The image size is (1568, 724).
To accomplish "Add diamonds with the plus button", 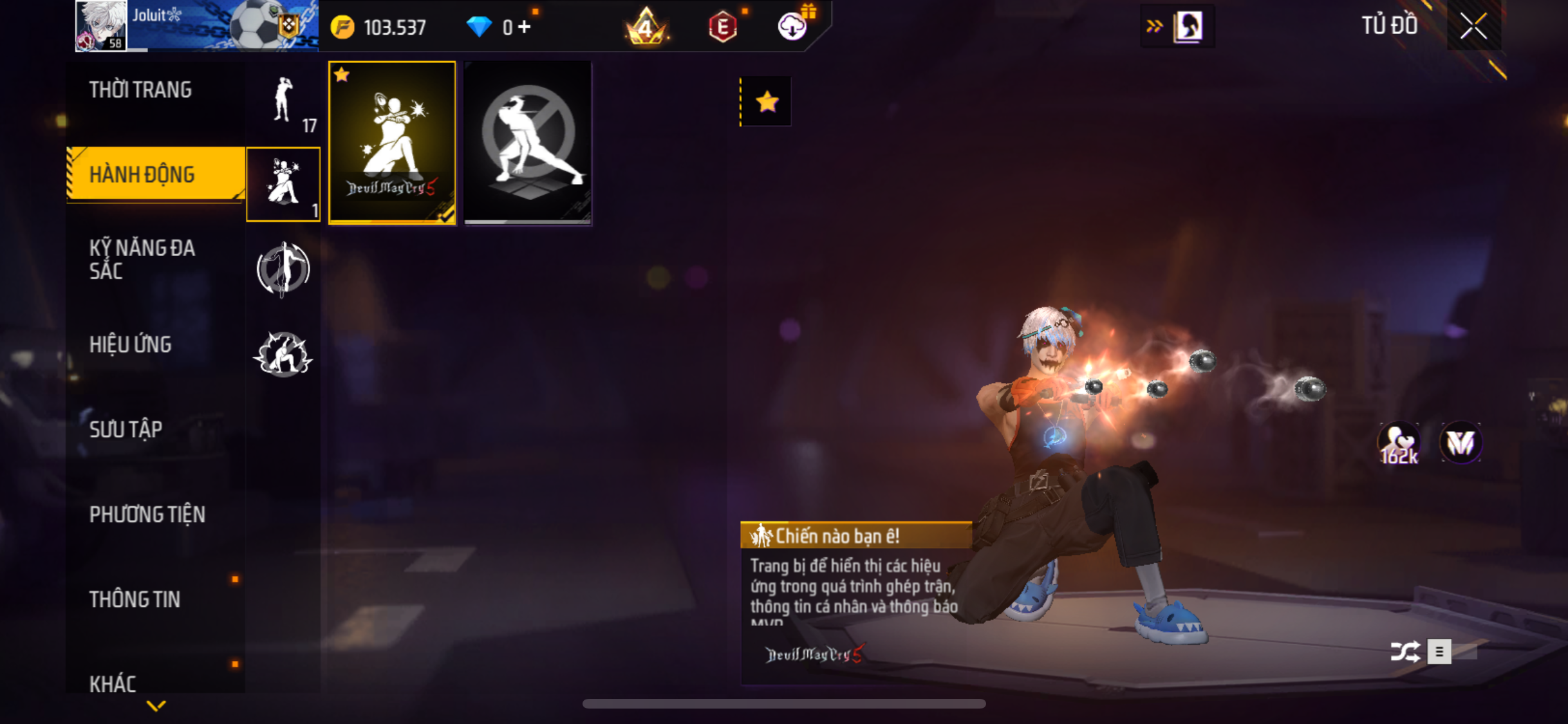I will point(525,27).
